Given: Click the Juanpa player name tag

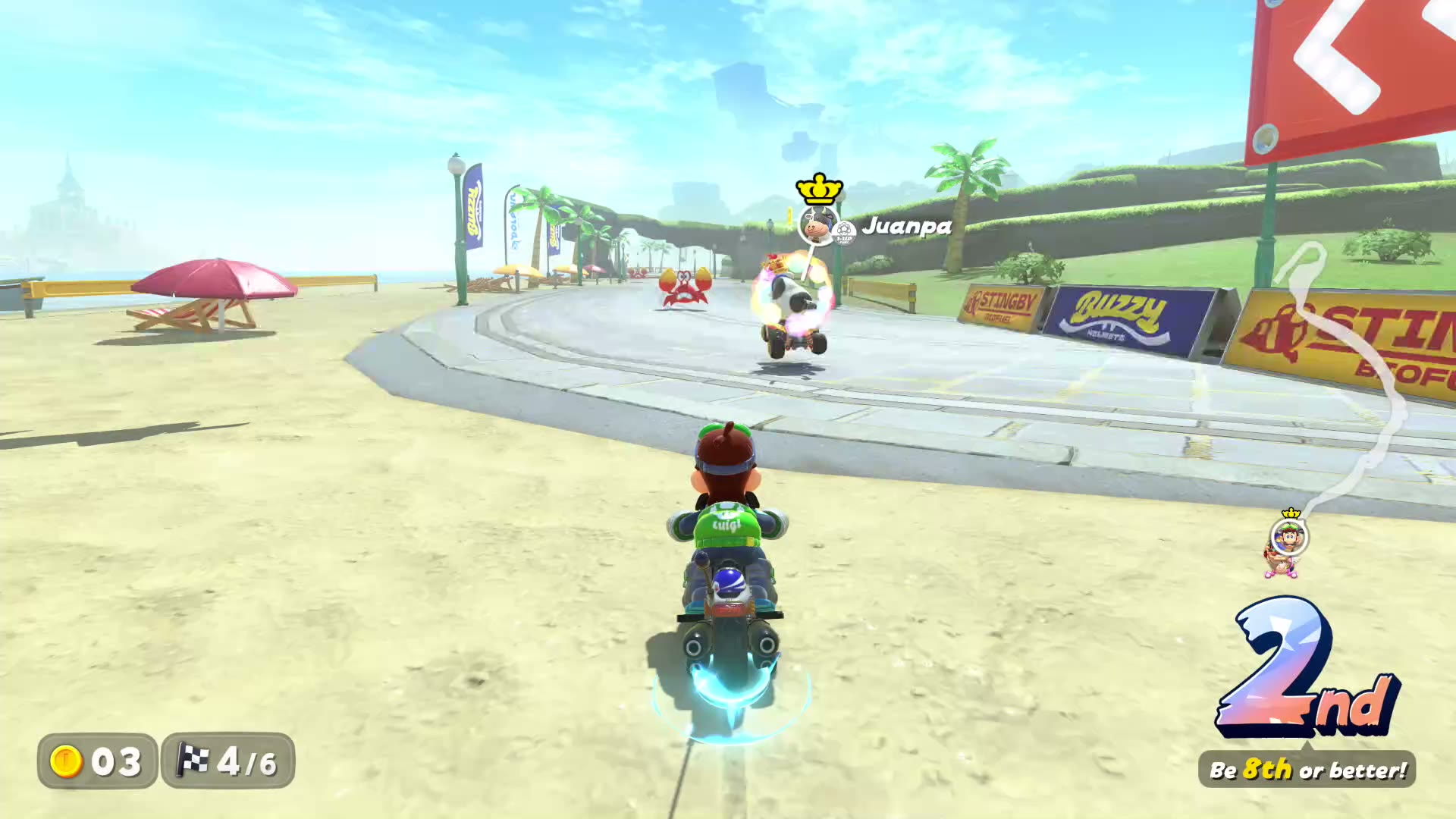Looking at the screenshot, I should coord(907,226).
